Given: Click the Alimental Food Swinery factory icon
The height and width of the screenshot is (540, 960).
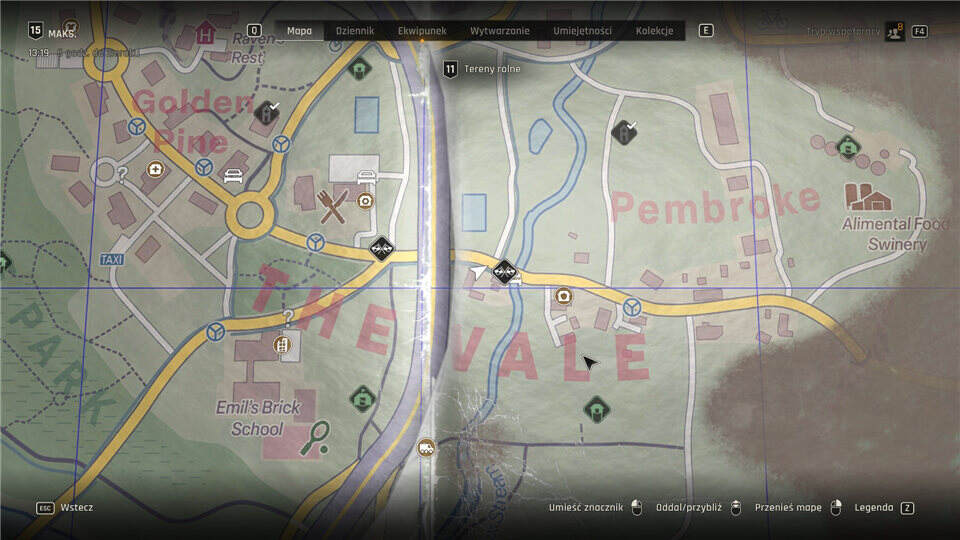Looking at the screenshot, I should (866, 195).
